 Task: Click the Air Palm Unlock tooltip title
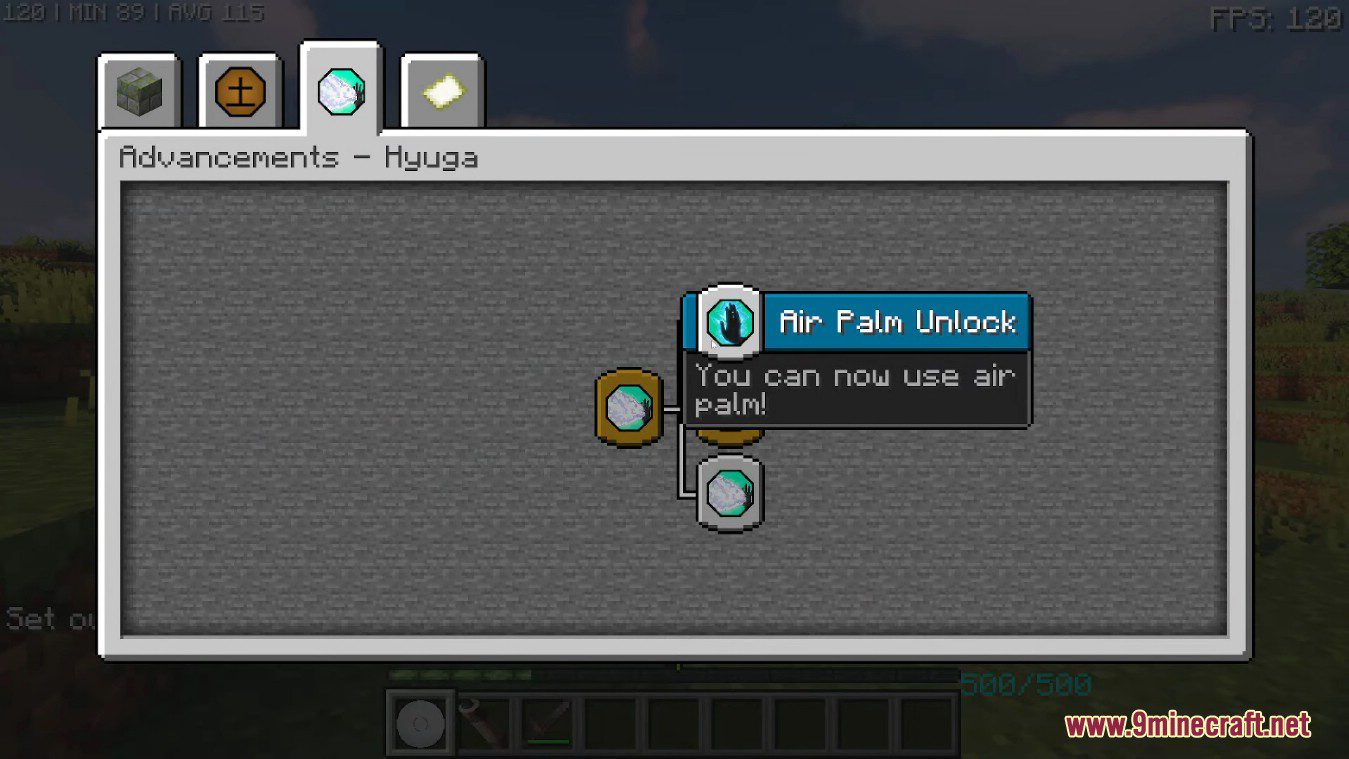pyautogui.click(x=896, y=322)
